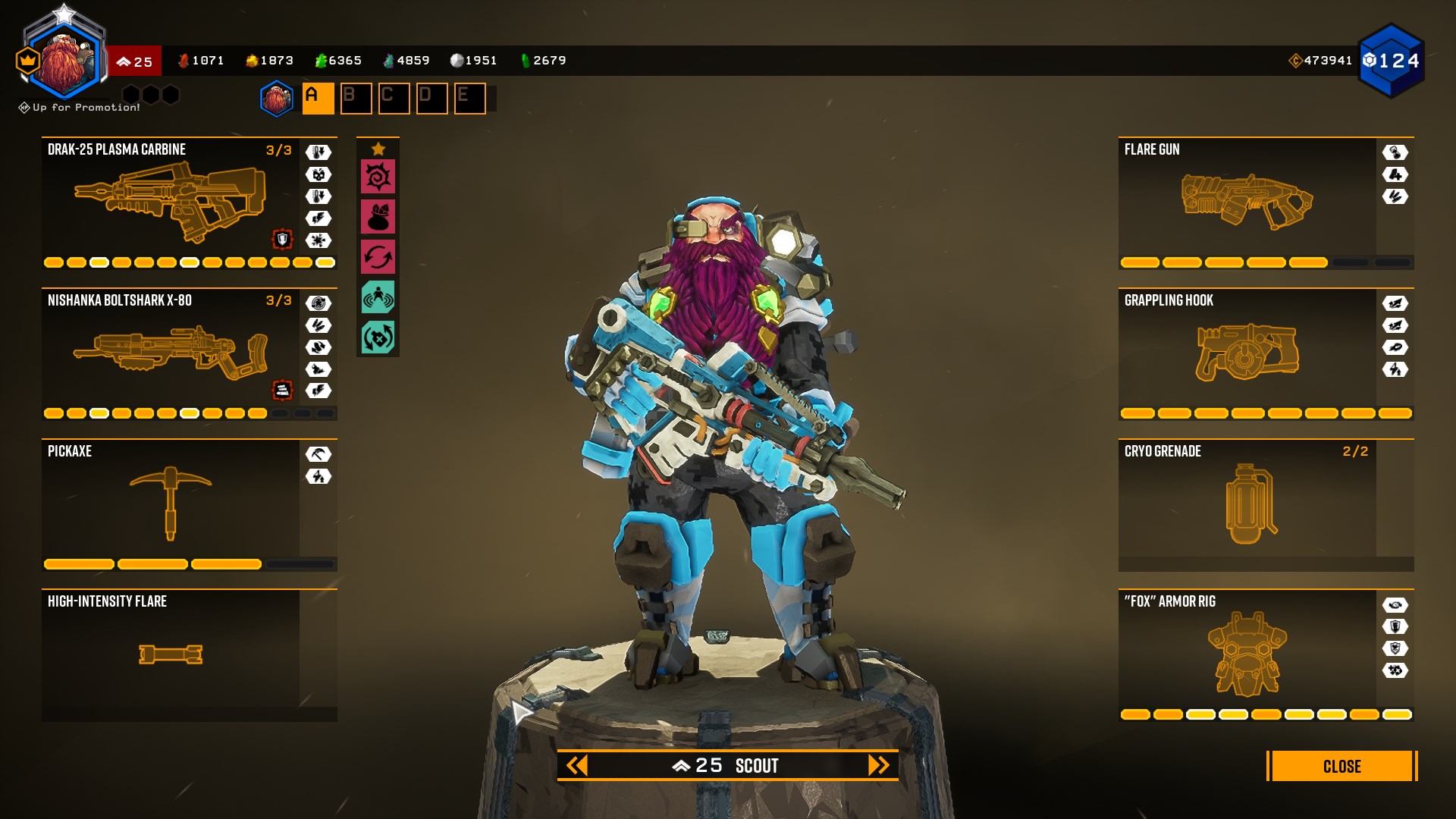Screen dimensions: 1456x819
Task: Open the Grappling Hook panel
Action: point(1247,353)
